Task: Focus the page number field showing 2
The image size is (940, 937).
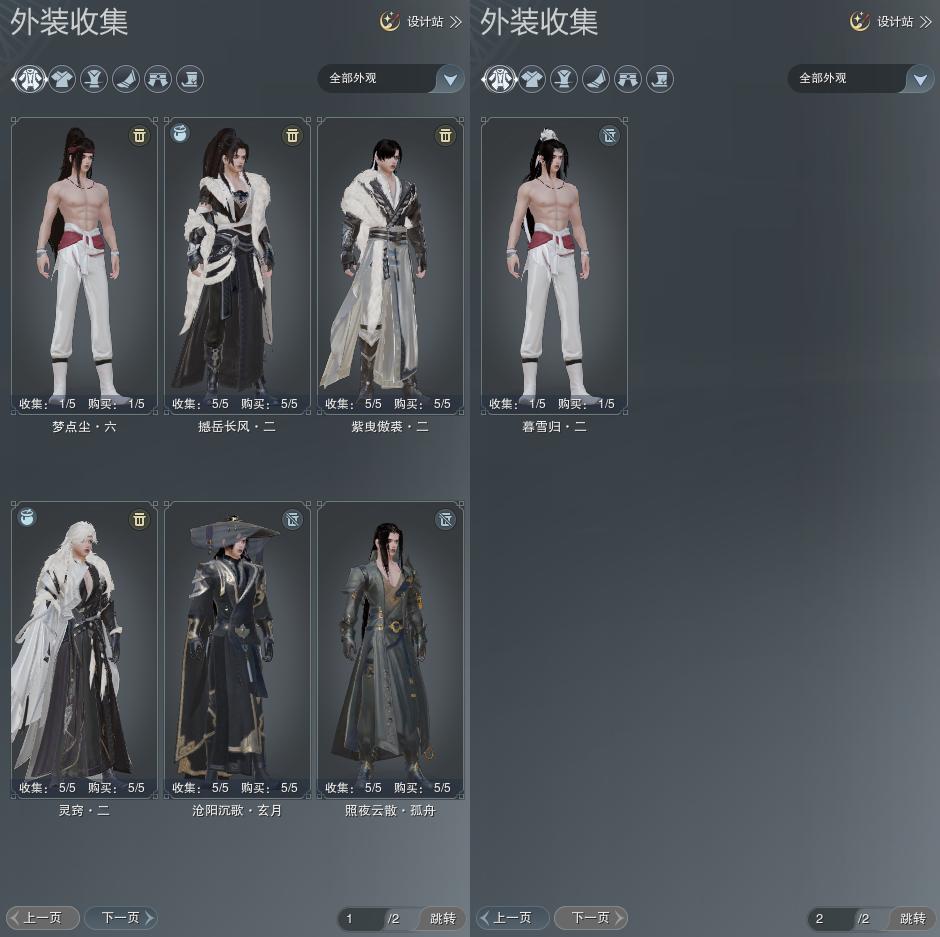Action: point(829,919)
